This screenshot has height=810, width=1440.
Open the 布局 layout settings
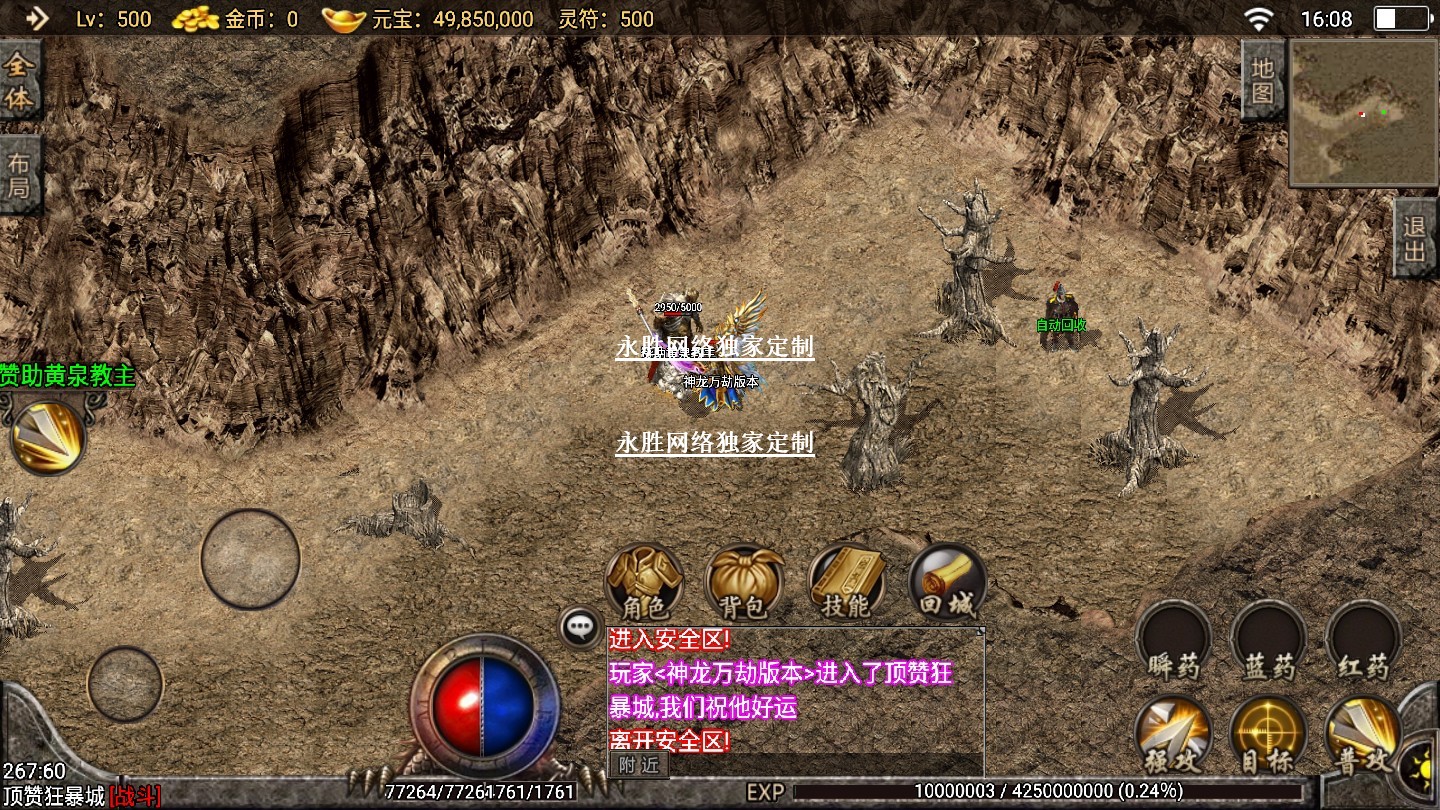click(x=20, y=174)
